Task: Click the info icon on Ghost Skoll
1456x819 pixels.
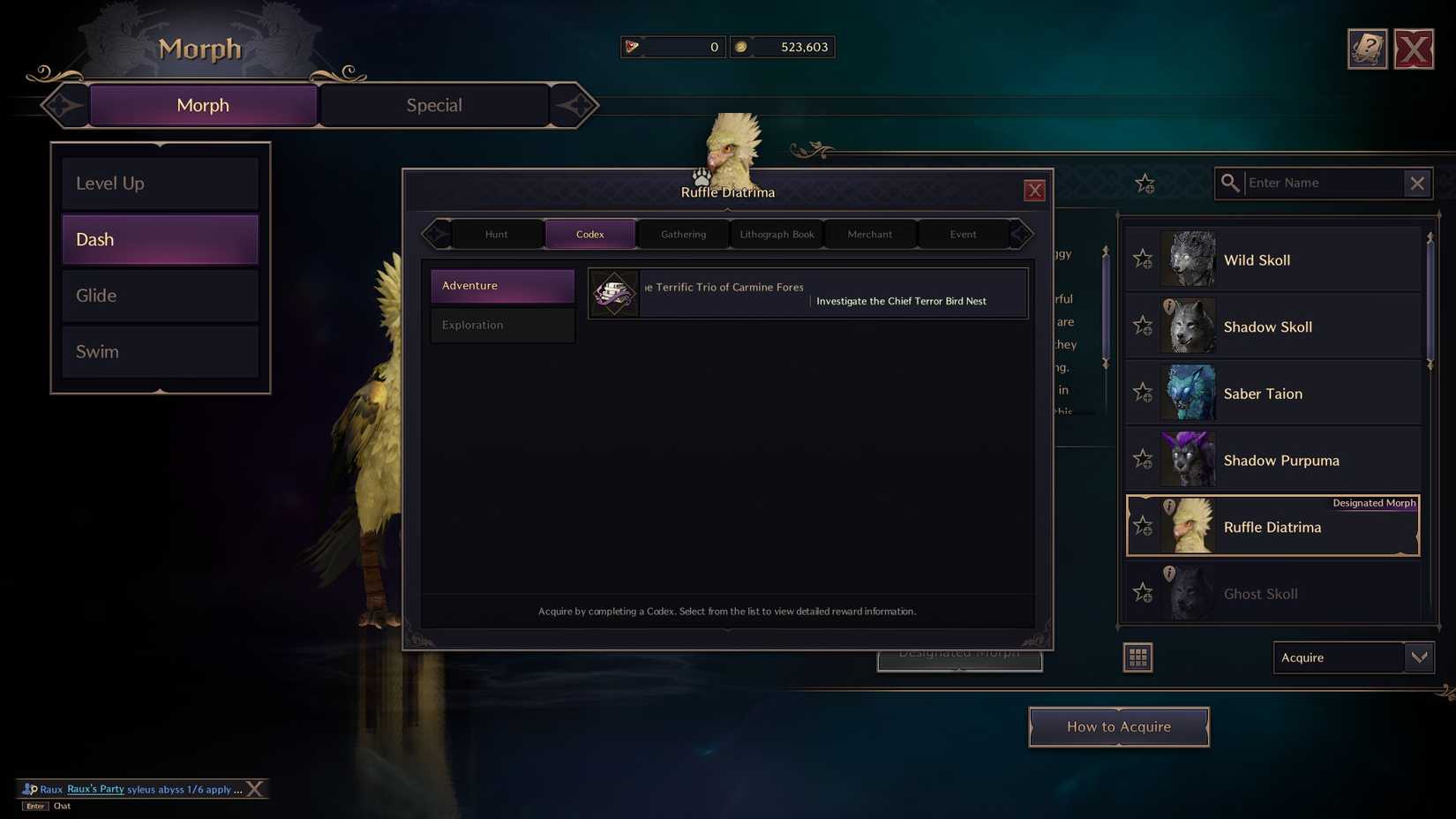Action: point(1170,572)
